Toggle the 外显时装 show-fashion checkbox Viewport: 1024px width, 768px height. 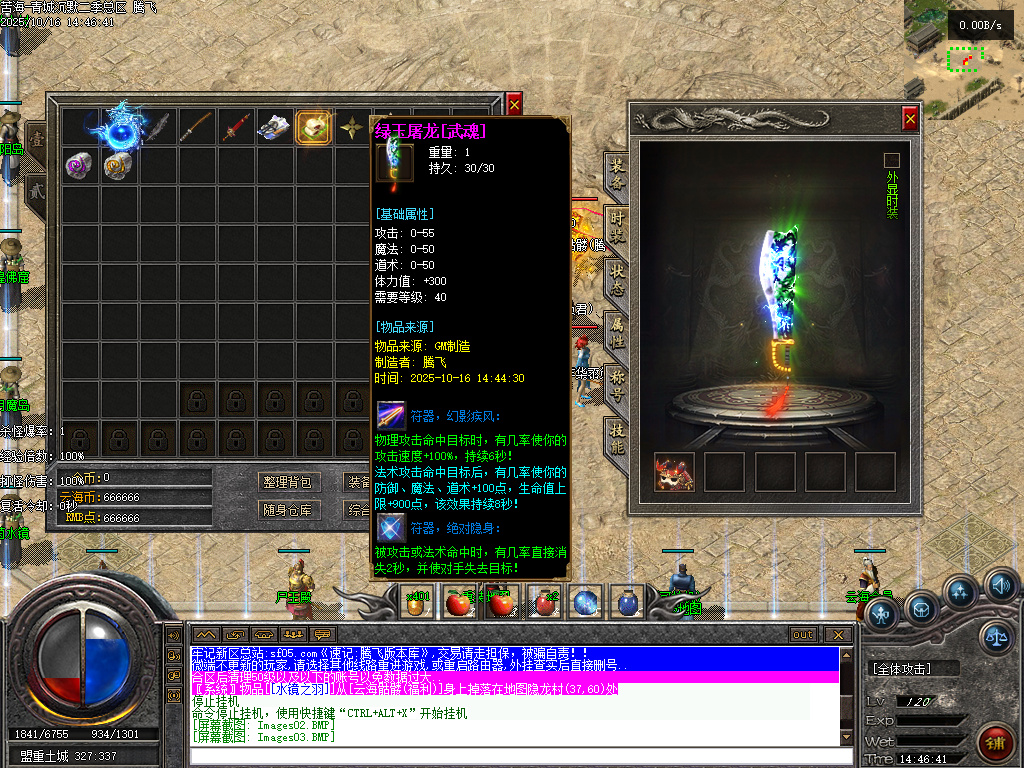892,160
